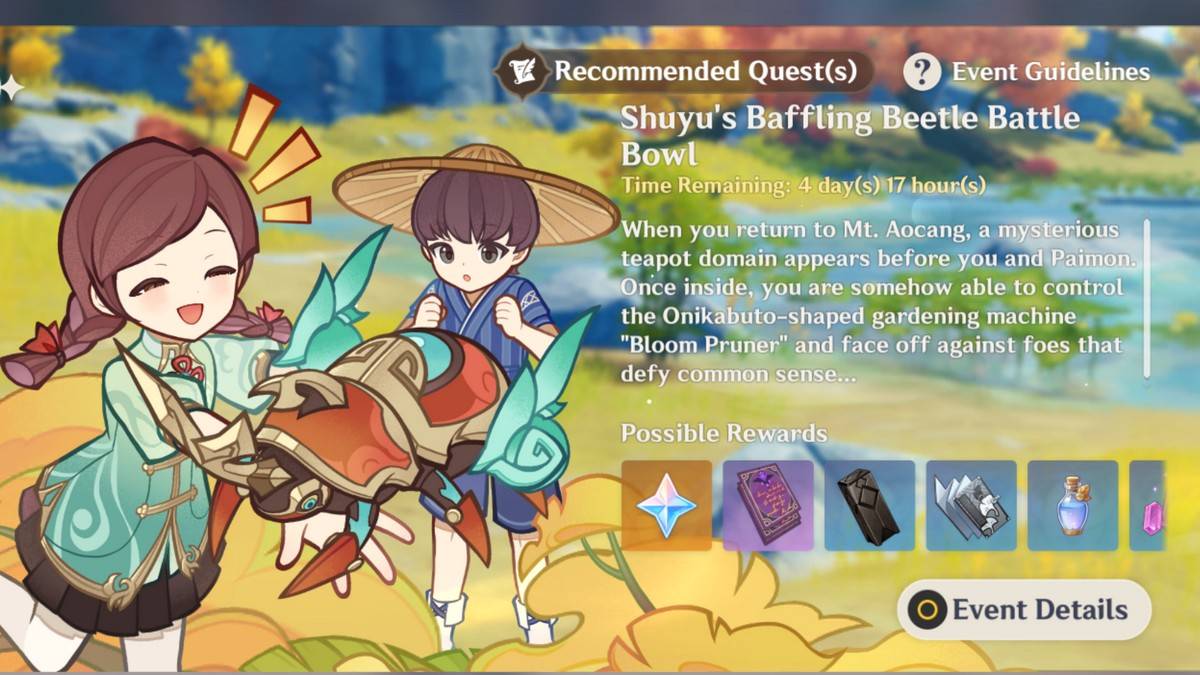
Task: View the grey fragment material reward
Action: point(971,505)
